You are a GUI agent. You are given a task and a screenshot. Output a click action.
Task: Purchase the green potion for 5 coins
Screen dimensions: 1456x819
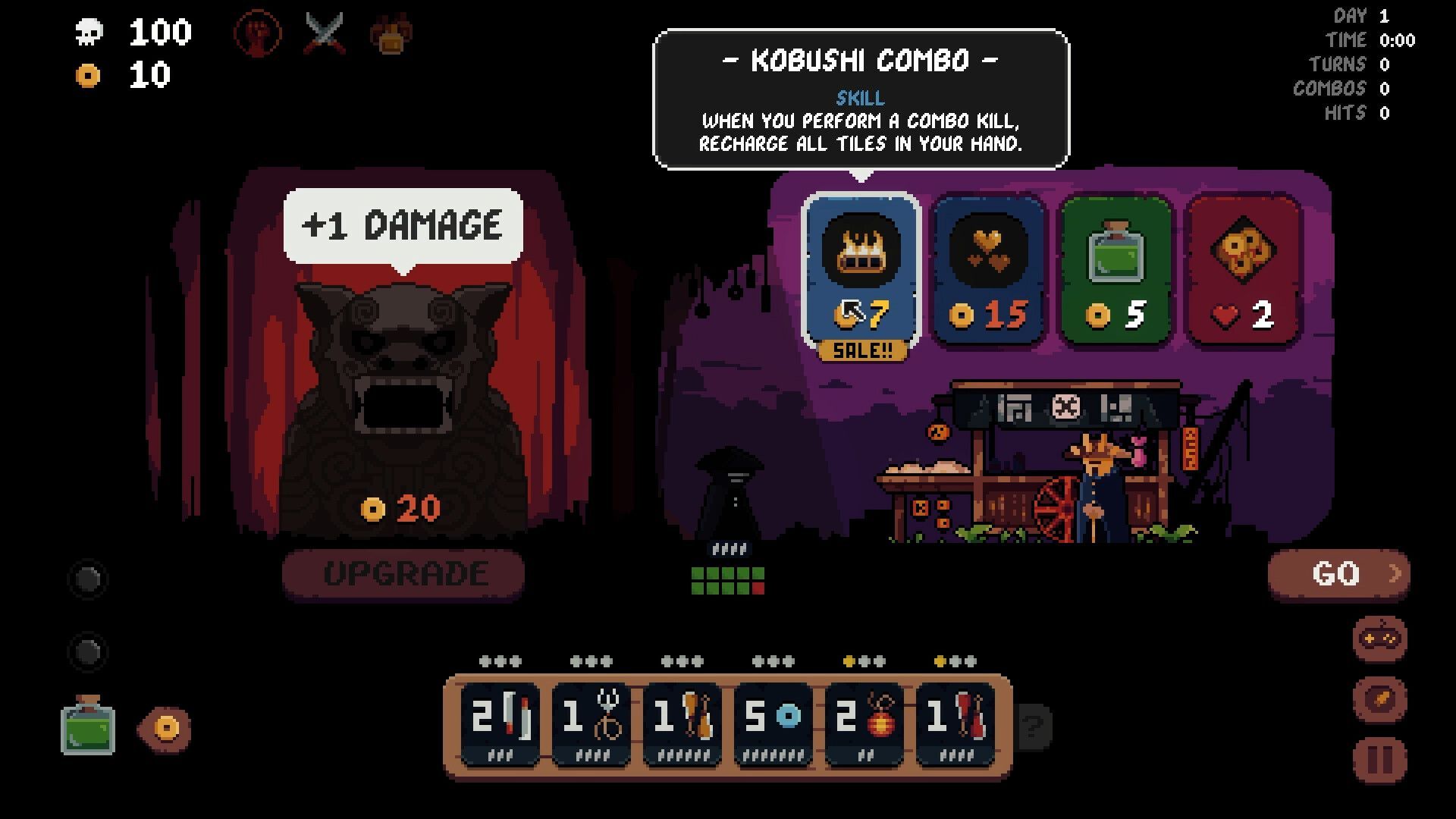tap(1116, 269)
